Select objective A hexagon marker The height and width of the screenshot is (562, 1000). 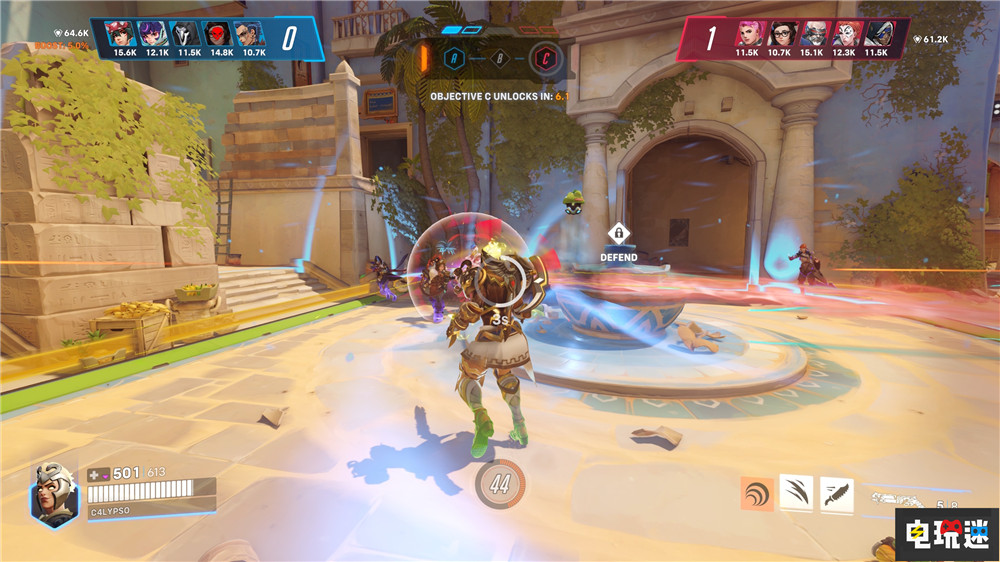[453, 57]
